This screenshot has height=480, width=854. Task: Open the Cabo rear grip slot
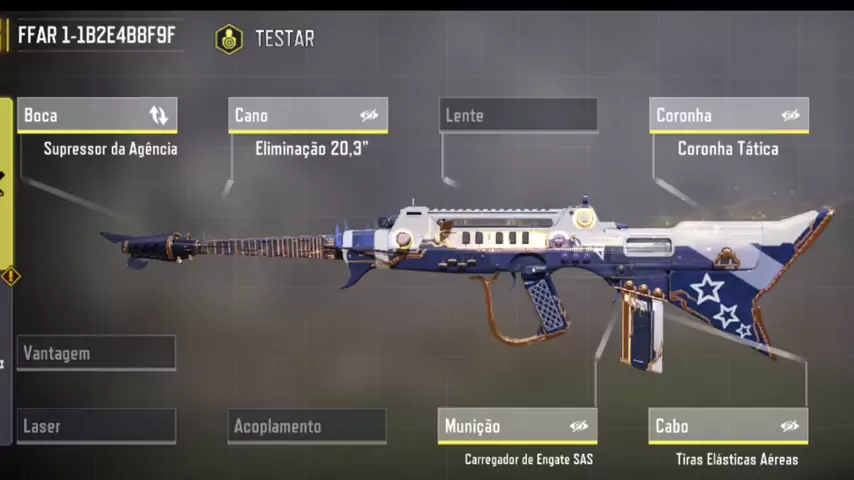[710, 426]
